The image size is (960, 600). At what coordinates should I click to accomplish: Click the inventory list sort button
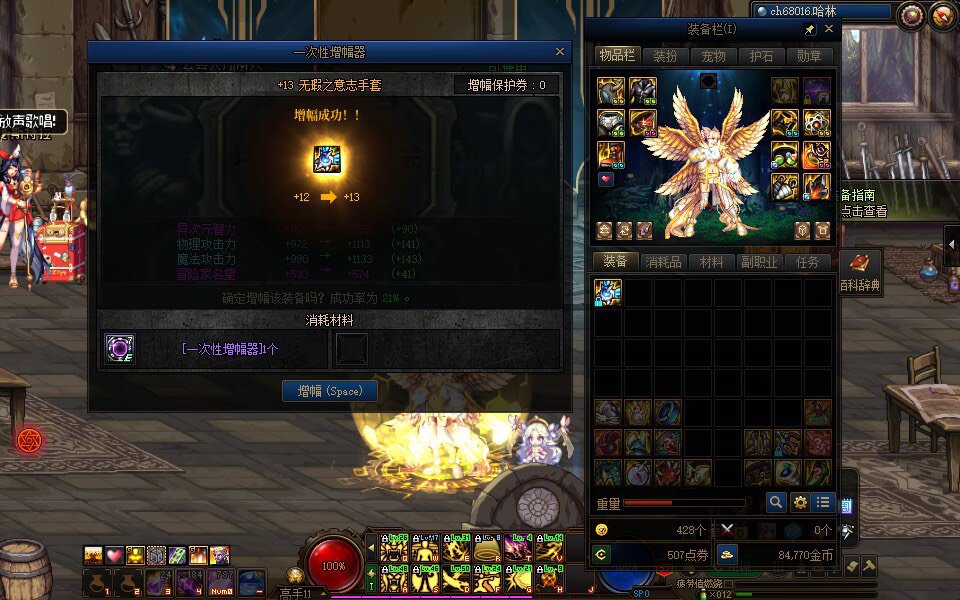click(823, 502)
